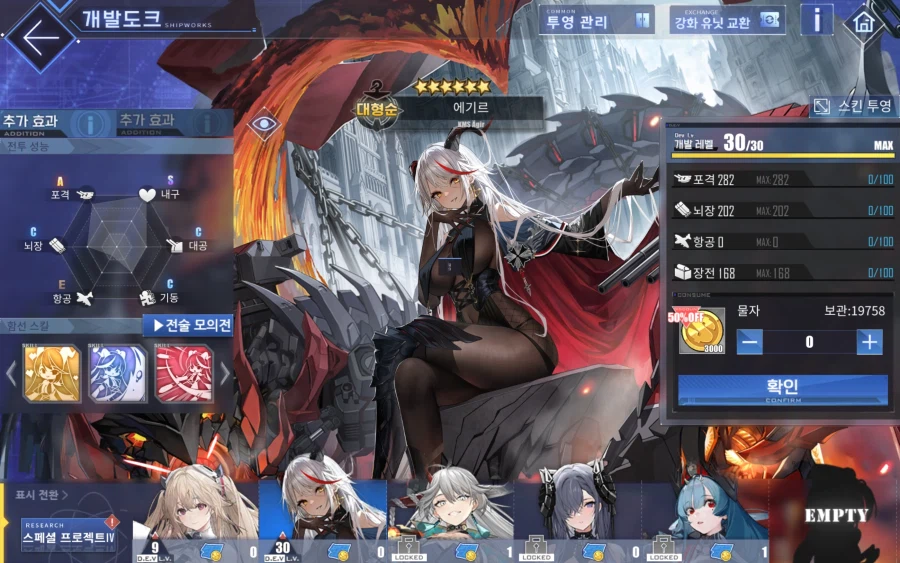This screenshot has height=563, width=900.
Task: Start 전술 모의전 tactical simulation
Action: (192, 325)
